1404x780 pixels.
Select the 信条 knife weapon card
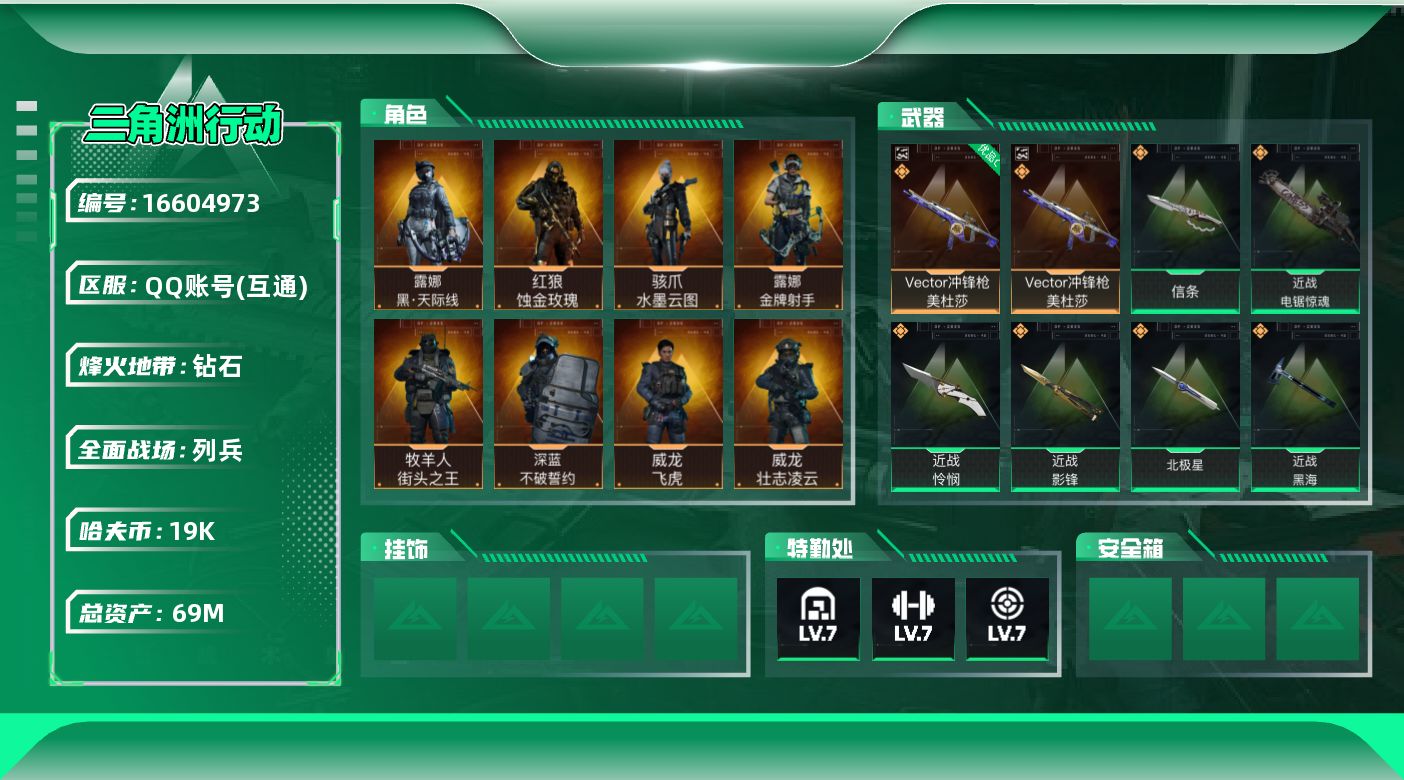pyautogui.click(x=1185, y=228)
